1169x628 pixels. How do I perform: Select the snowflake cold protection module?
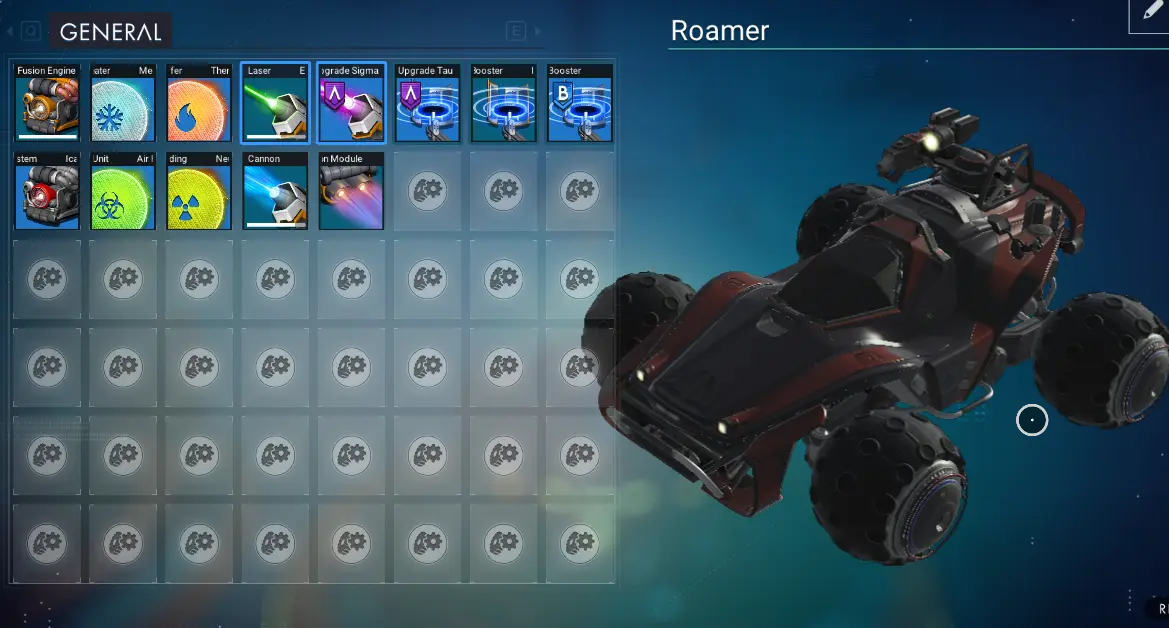[x=123, y=104]
